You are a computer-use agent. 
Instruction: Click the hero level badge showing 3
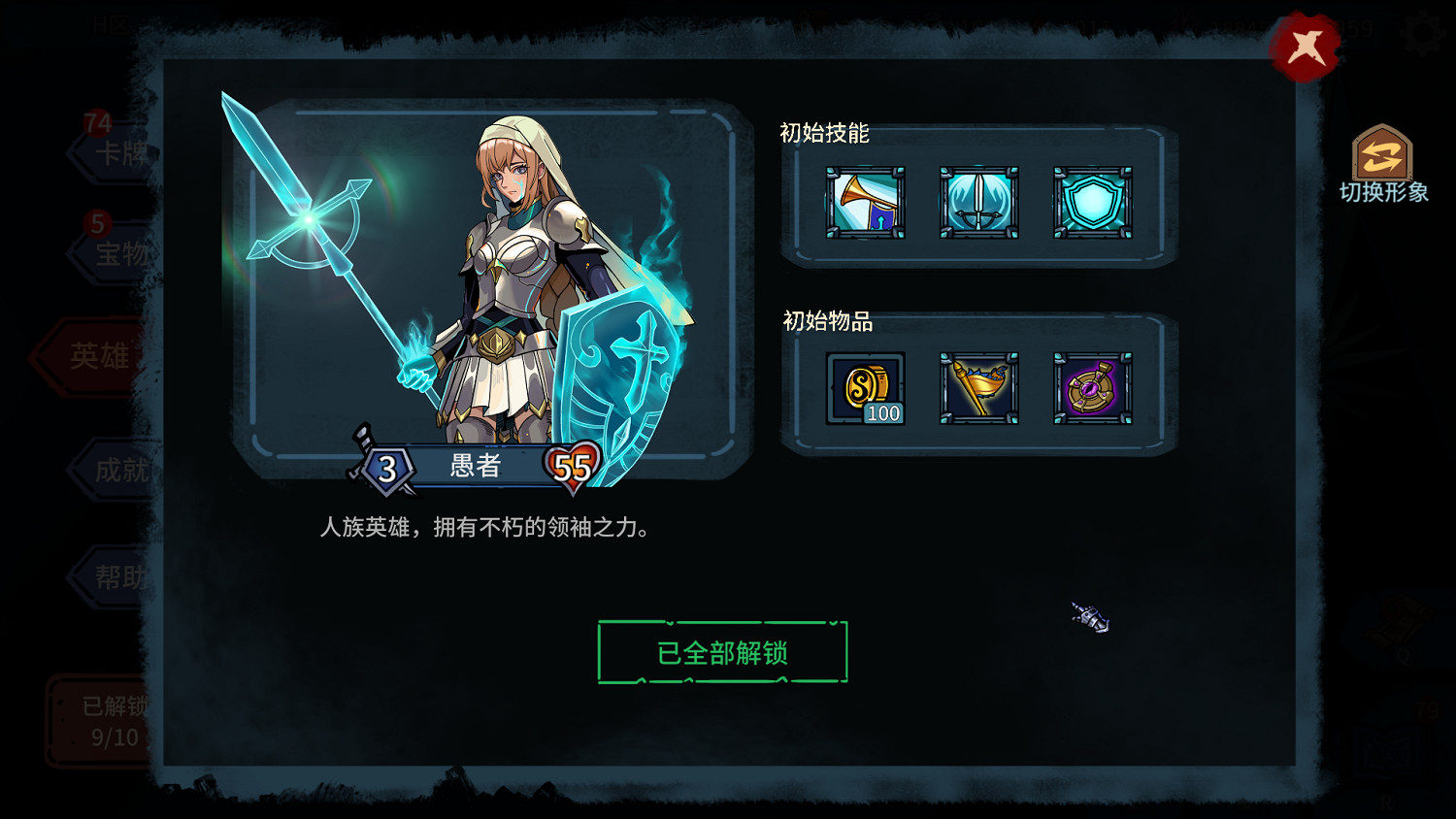click(x=387, y=468)
